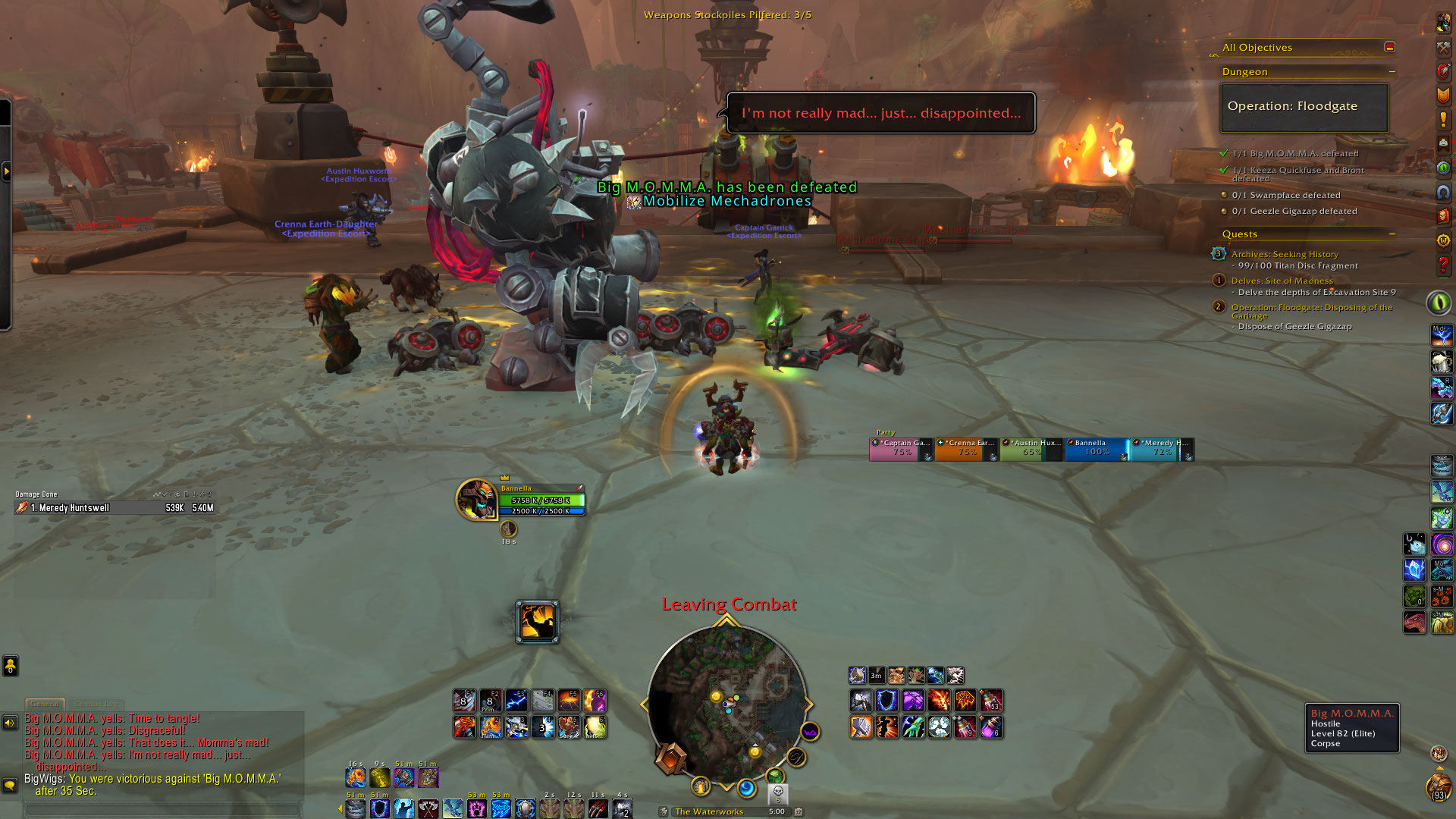Select Meredy Huntswell's damage meter row

pos(114,508)
